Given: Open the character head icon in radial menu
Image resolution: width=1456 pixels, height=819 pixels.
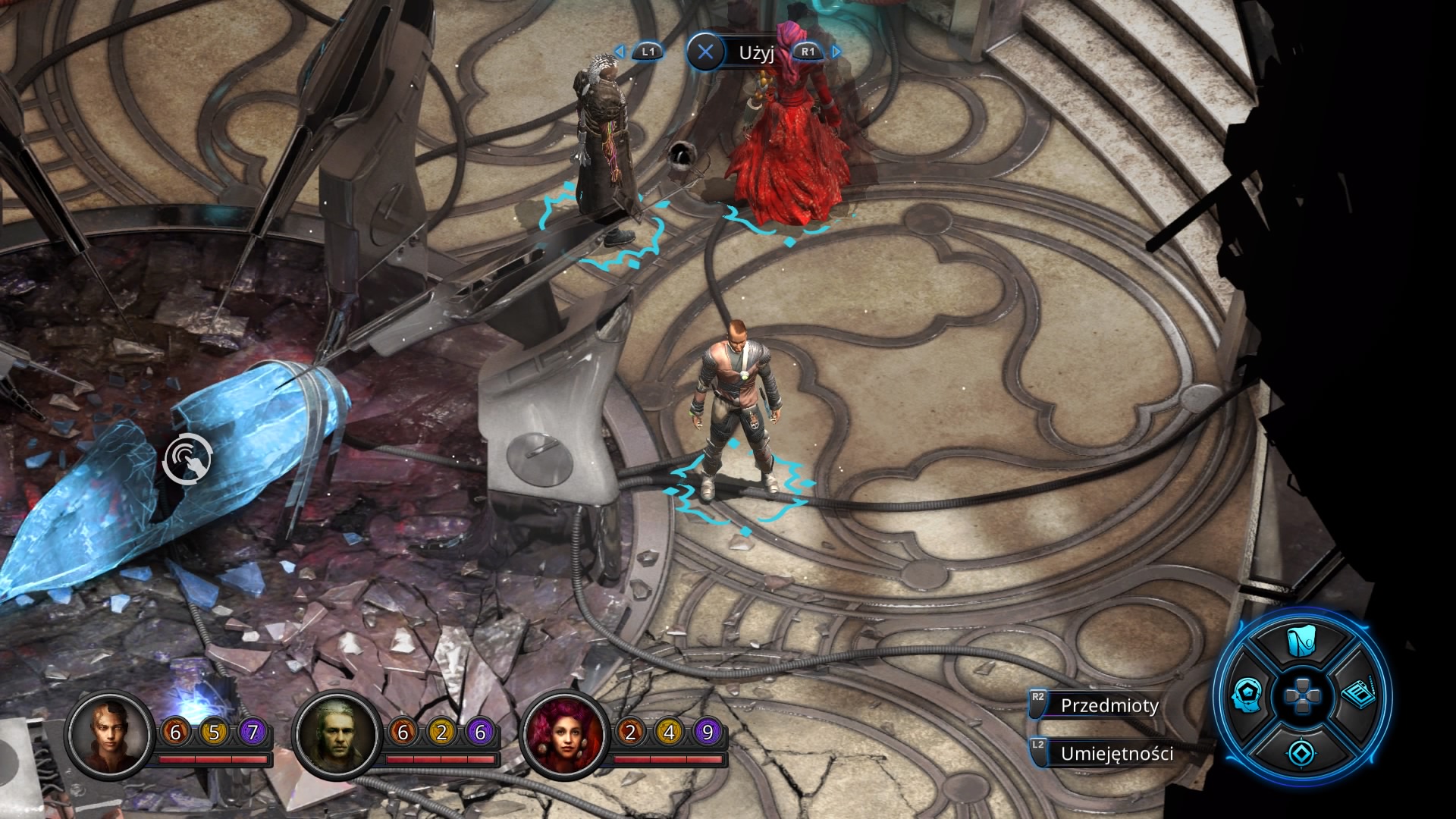Looking at the screenshot, I should (x=1246, y=694).
